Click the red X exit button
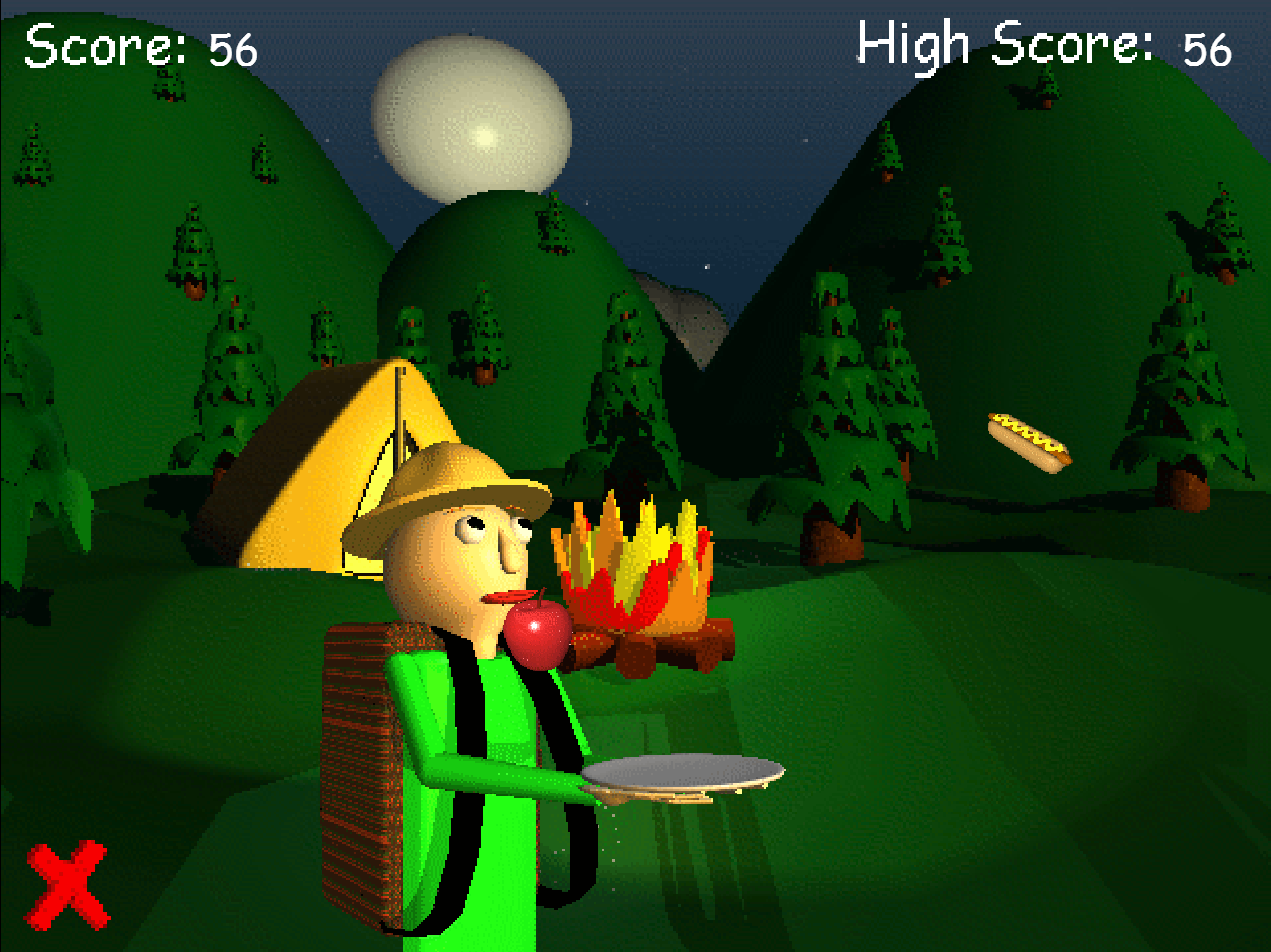 coord(67,884)
